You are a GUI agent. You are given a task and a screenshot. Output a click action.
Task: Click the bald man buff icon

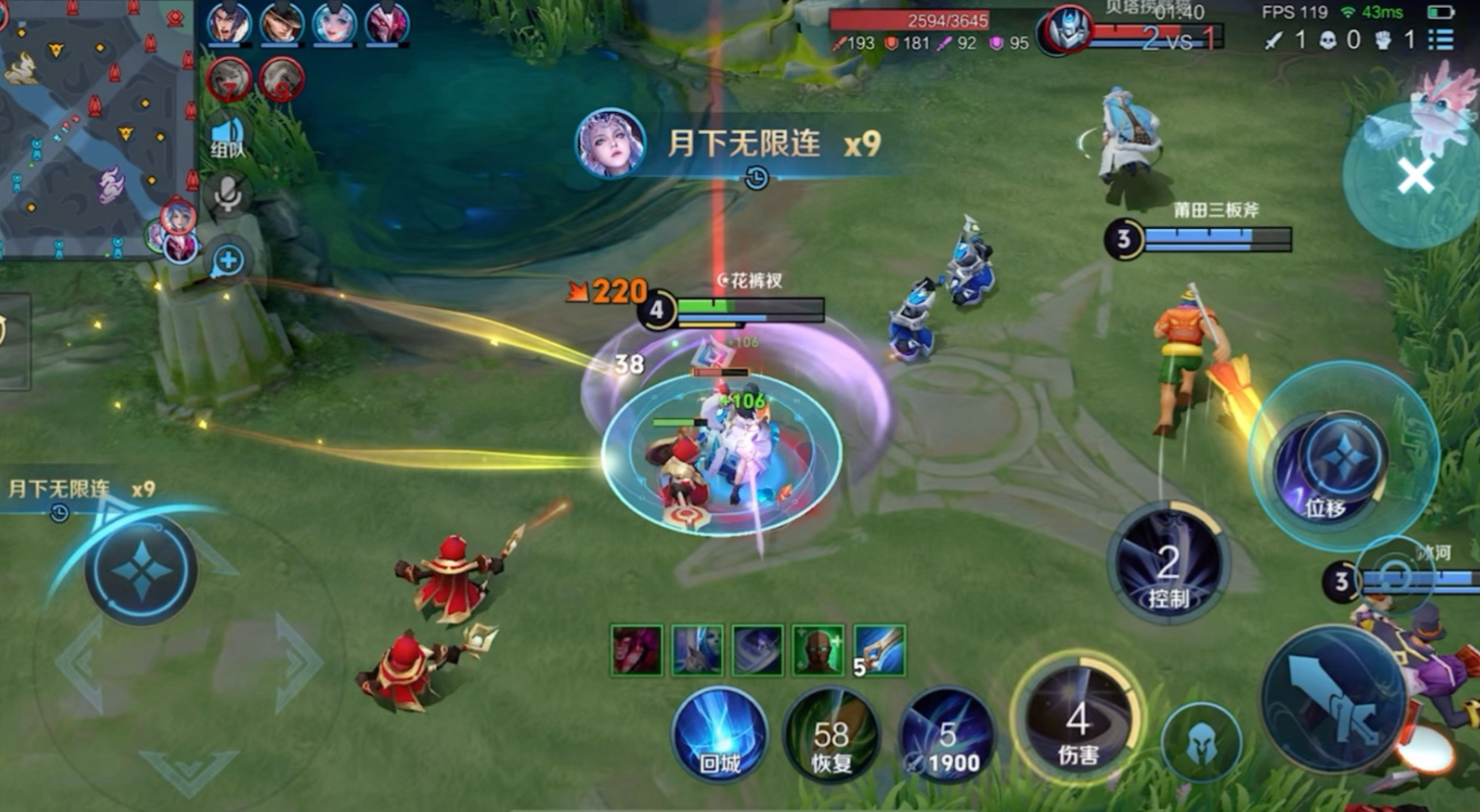click(818, 650)
